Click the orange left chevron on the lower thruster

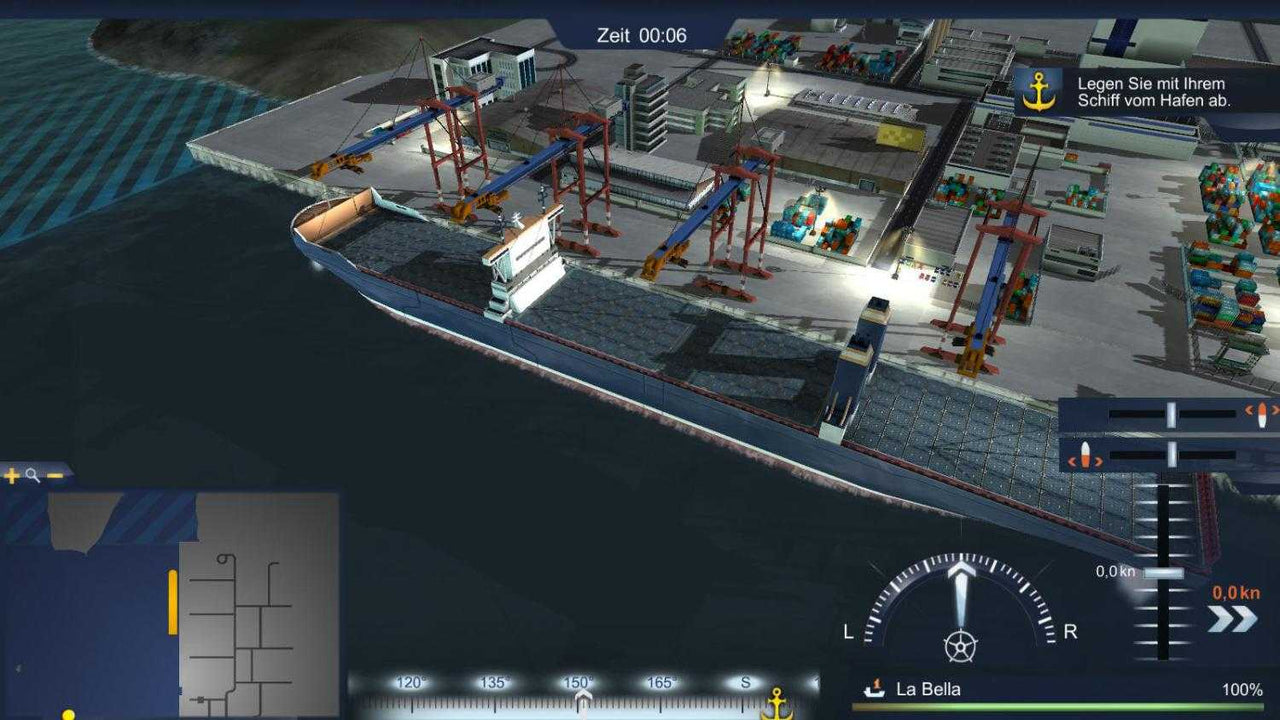(x=1072, y=461)
